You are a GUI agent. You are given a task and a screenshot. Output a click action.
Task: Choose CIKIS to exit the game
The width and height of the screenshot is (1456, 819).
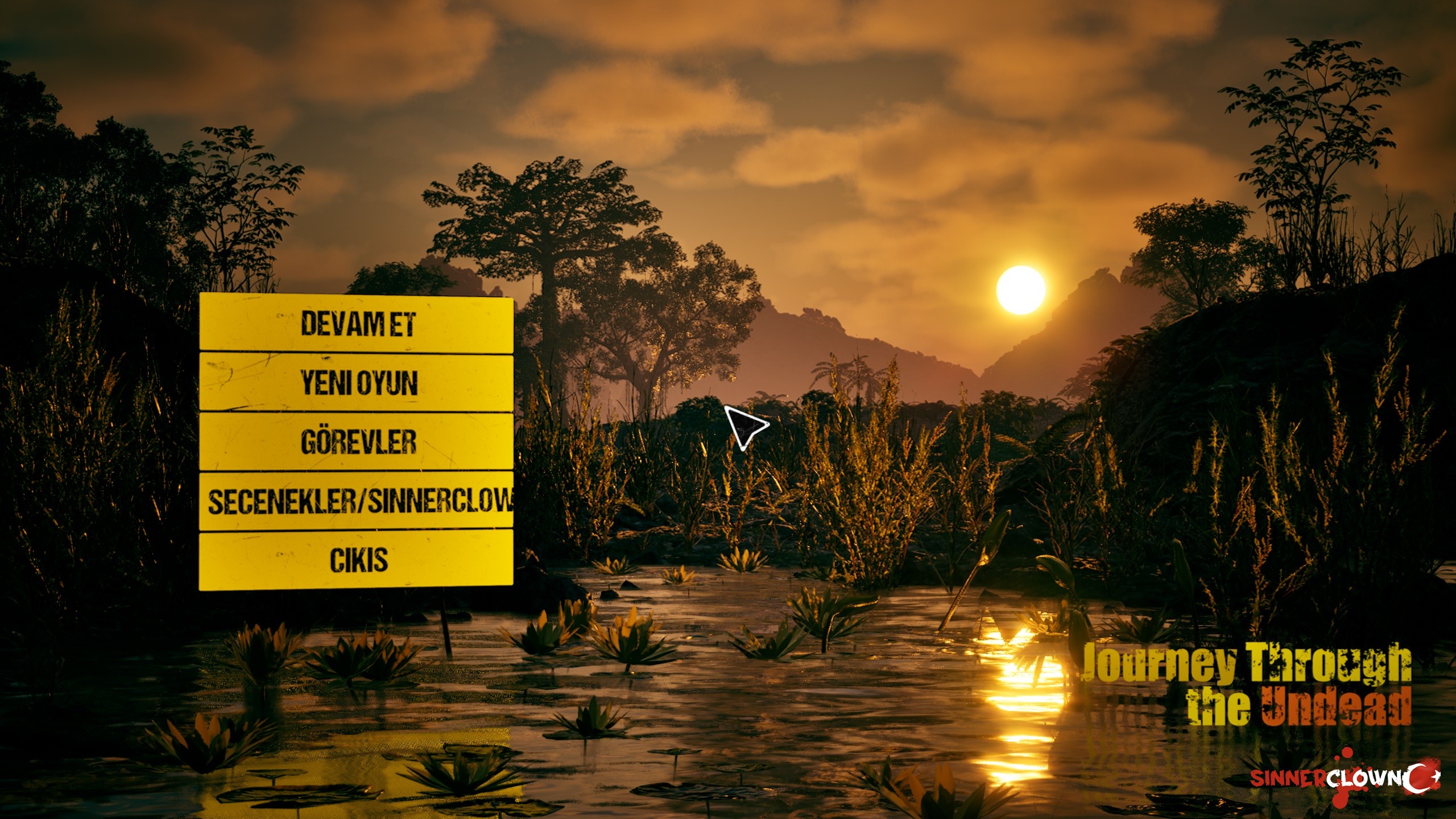[x=357, y=560]
